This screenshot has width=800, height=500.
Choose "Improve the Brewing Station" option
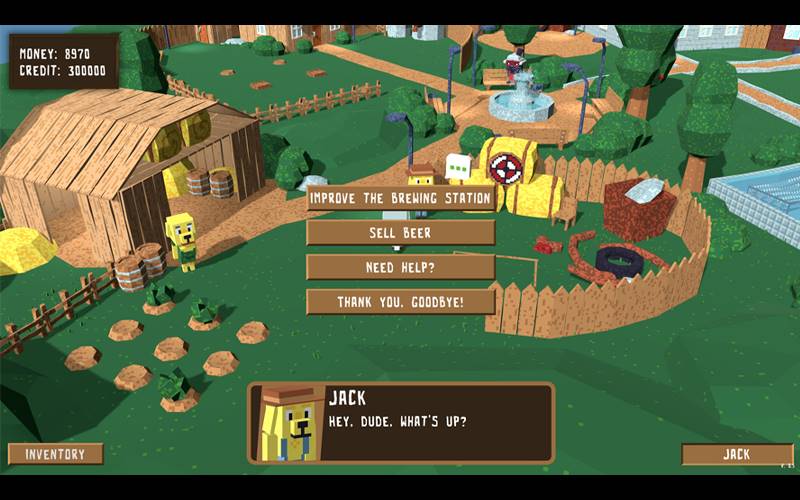[x=400, y=198]
